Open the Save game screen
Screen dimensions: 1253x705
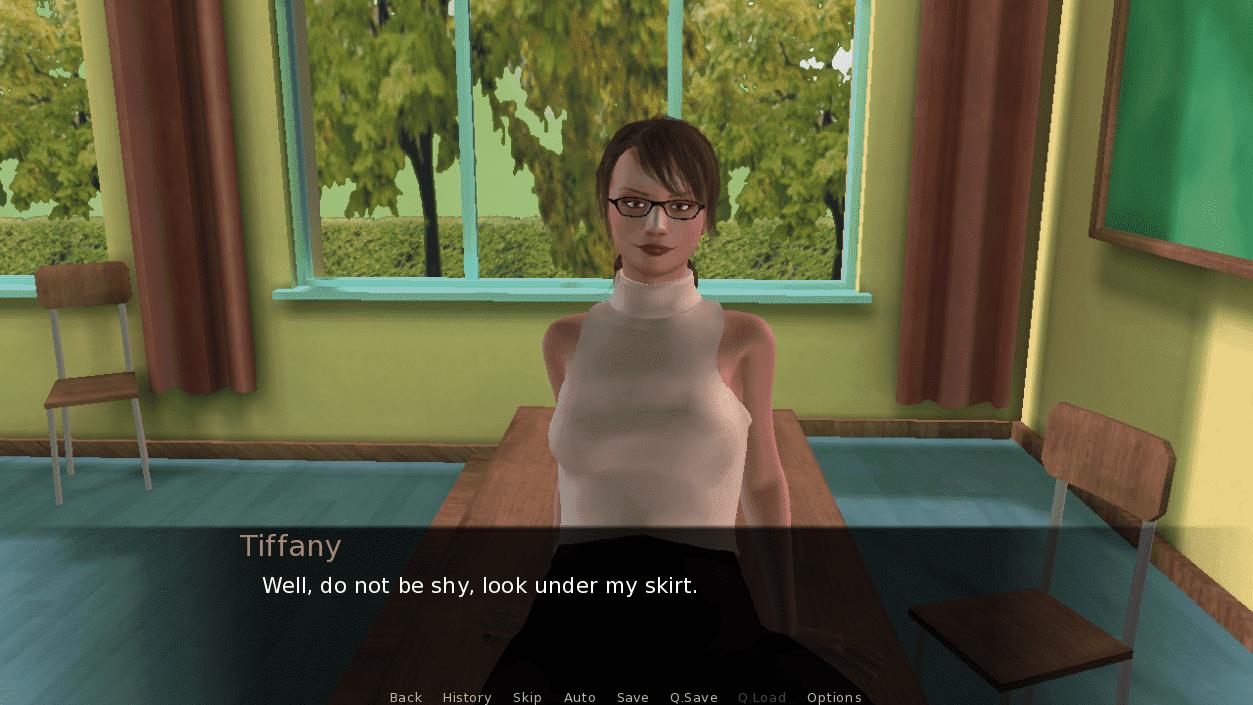coord(633,697)
